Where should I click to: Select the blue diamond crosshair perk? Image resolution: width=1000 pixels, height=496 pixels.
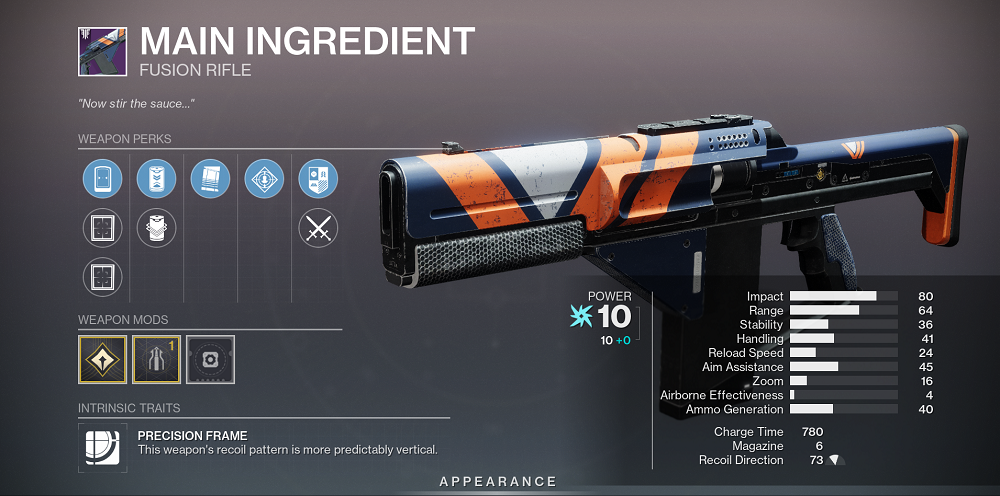pos(264,180)
